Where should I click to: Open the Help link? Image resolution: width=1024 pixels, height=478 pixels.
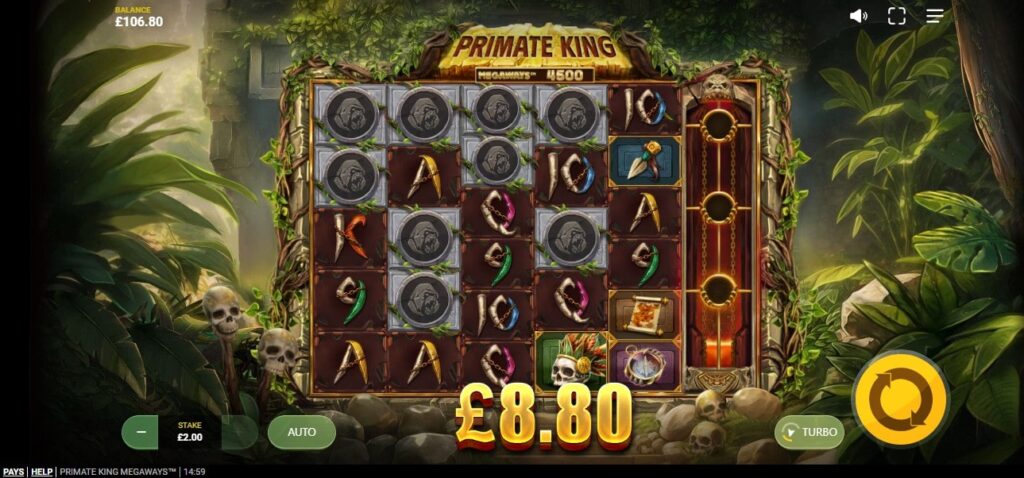pyautogui.click(x=41, y=471)
